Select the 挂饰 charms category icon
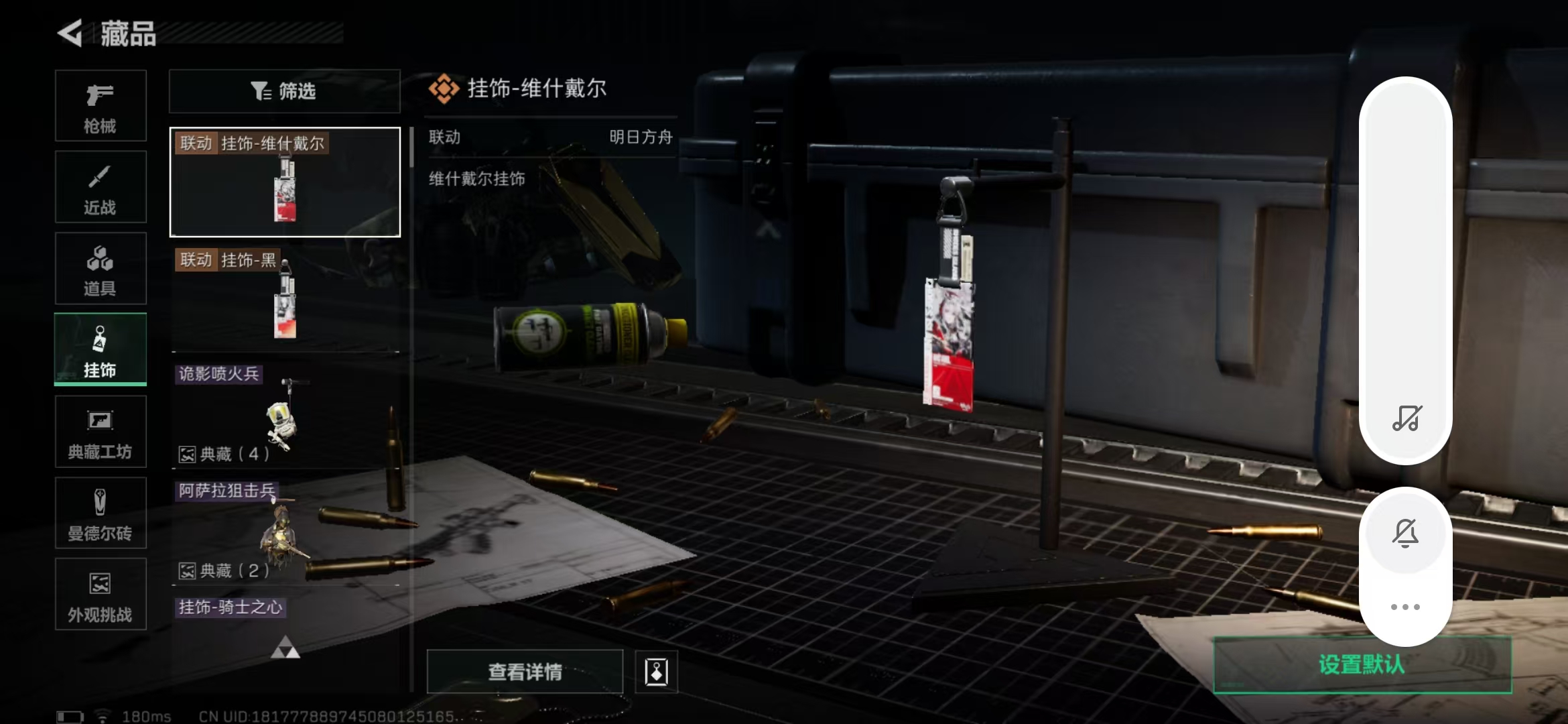The width and height of the screenshot is (1568, 724). [x=101, y=349]
